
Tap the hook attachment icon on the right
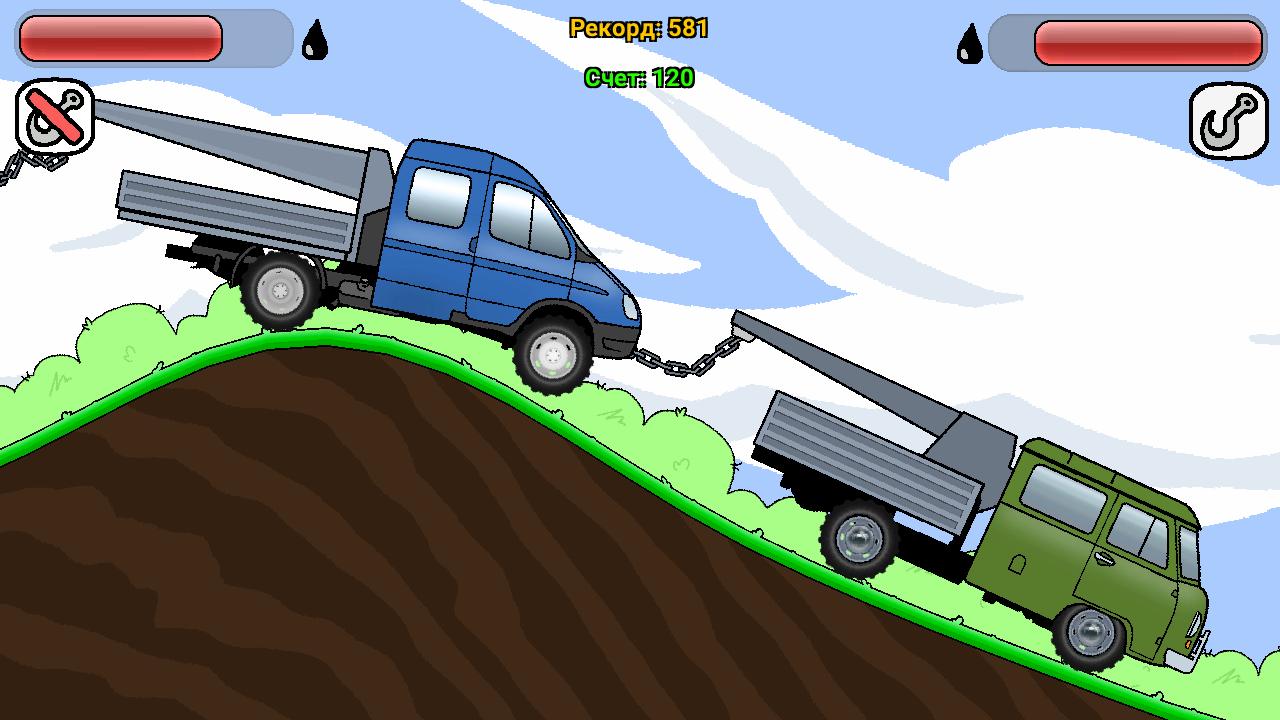point(1228,118)
